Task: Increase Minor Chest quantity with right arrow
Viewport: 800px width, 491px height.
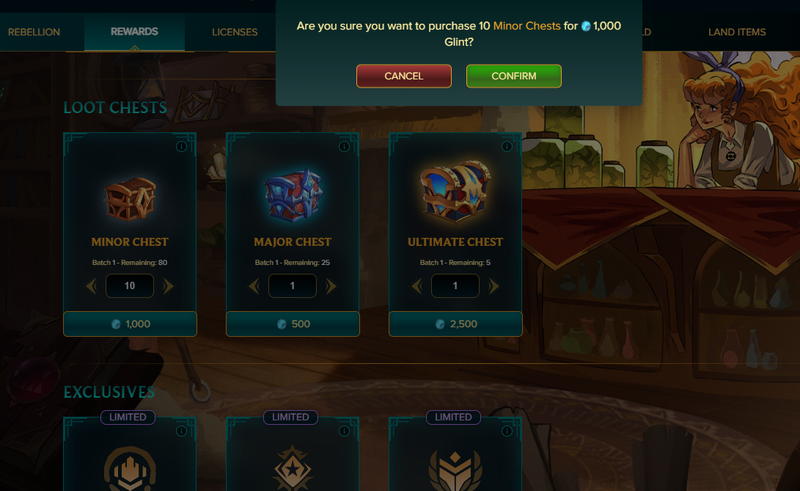Action: [x=168, y=286]
